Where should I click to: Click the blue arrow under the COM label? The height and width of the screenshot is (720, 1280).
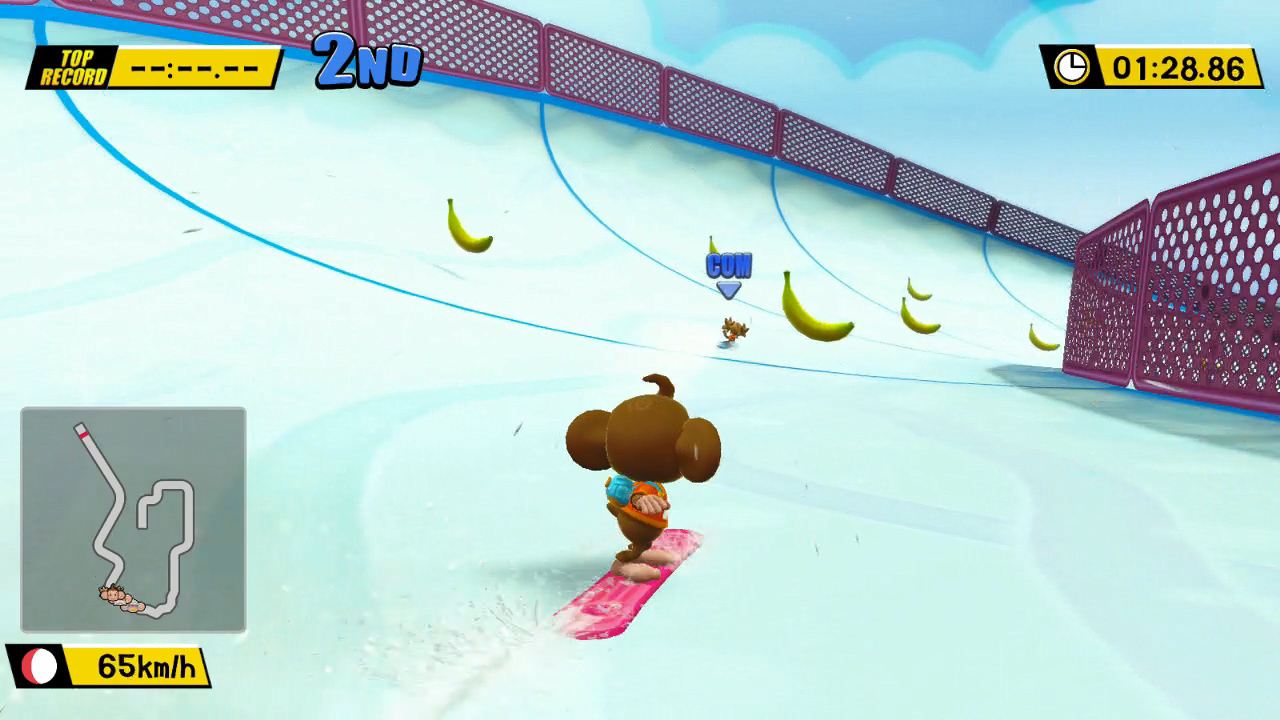coord(729,288)
